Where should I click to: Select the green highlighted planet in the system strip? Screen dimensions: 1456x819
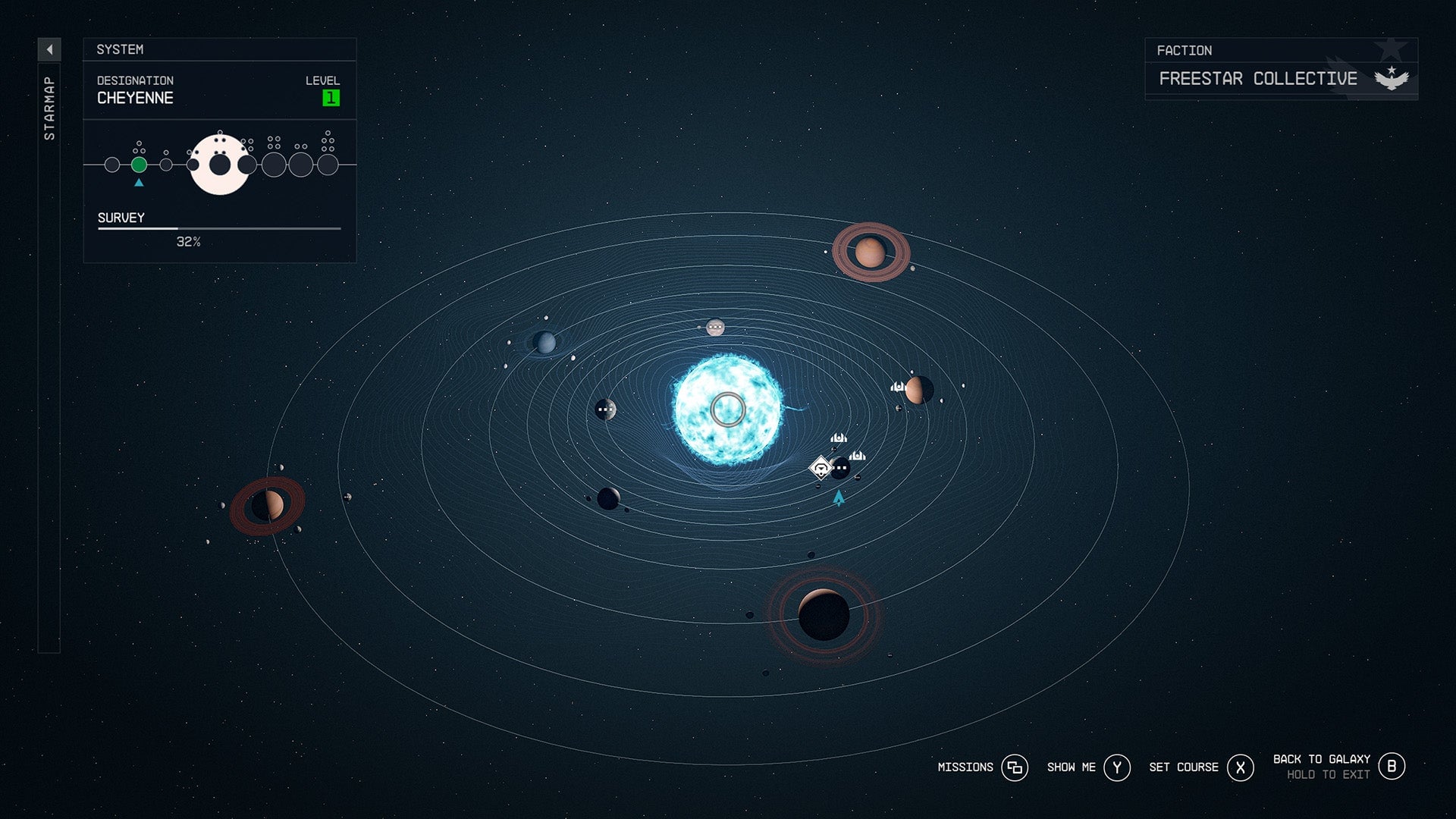(139, 163)
